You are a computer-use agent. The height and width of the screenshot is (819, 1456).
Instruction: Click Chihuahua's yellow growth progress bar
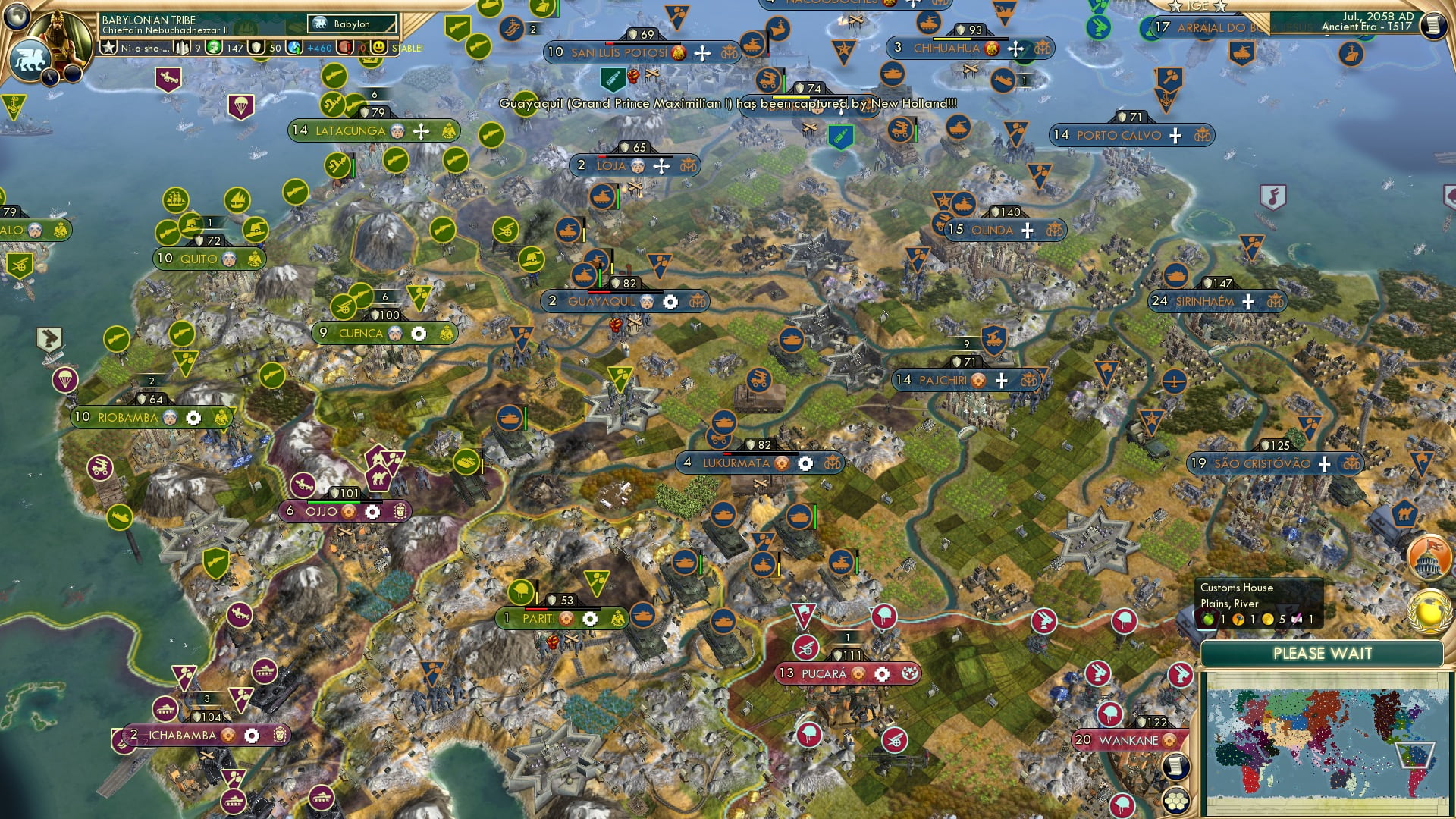click(x=952, y=39)
